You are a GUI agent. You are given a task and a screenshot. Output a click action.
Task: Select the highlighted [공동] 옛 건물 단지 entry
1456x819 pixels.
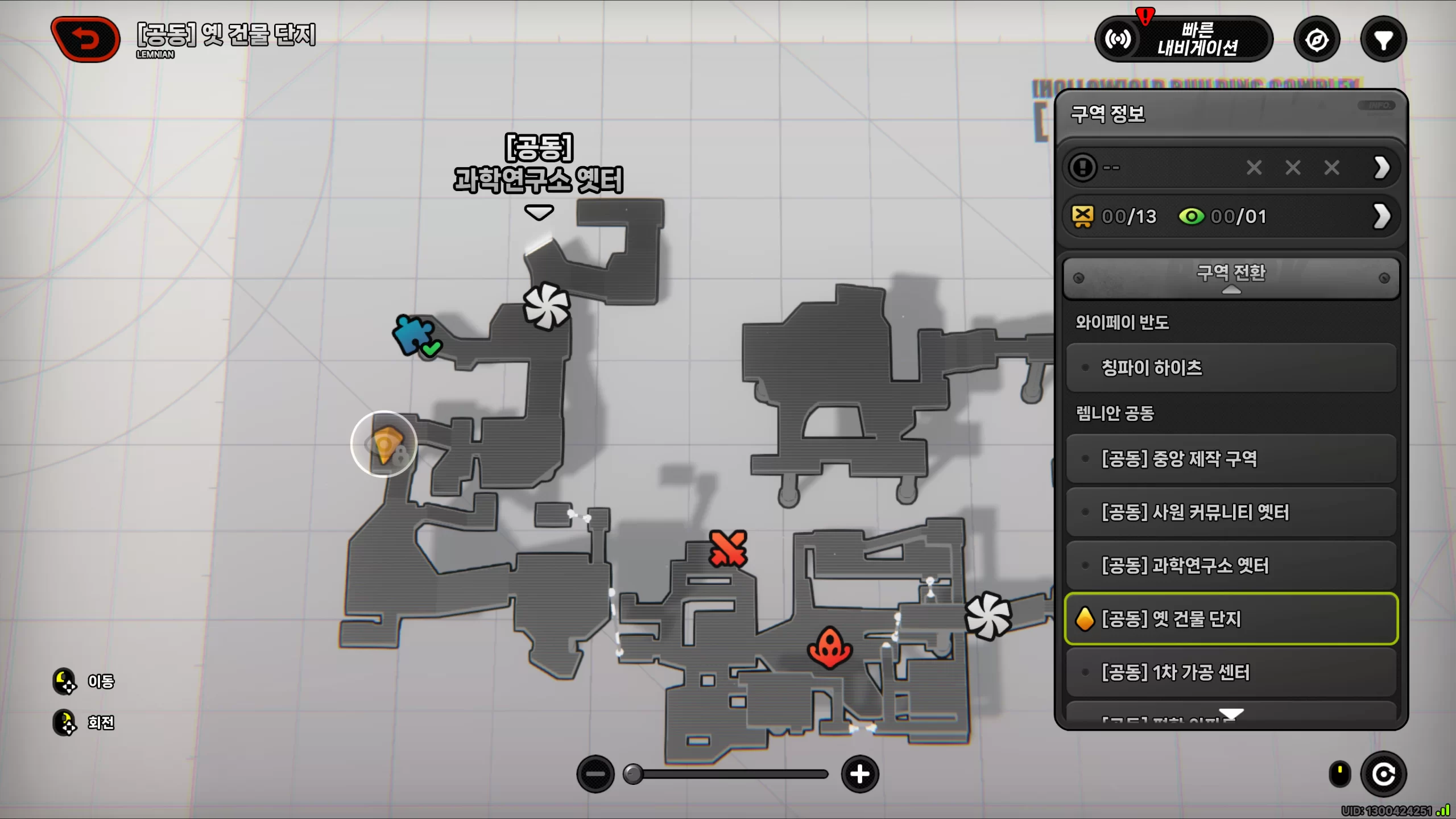point(1231,619)
